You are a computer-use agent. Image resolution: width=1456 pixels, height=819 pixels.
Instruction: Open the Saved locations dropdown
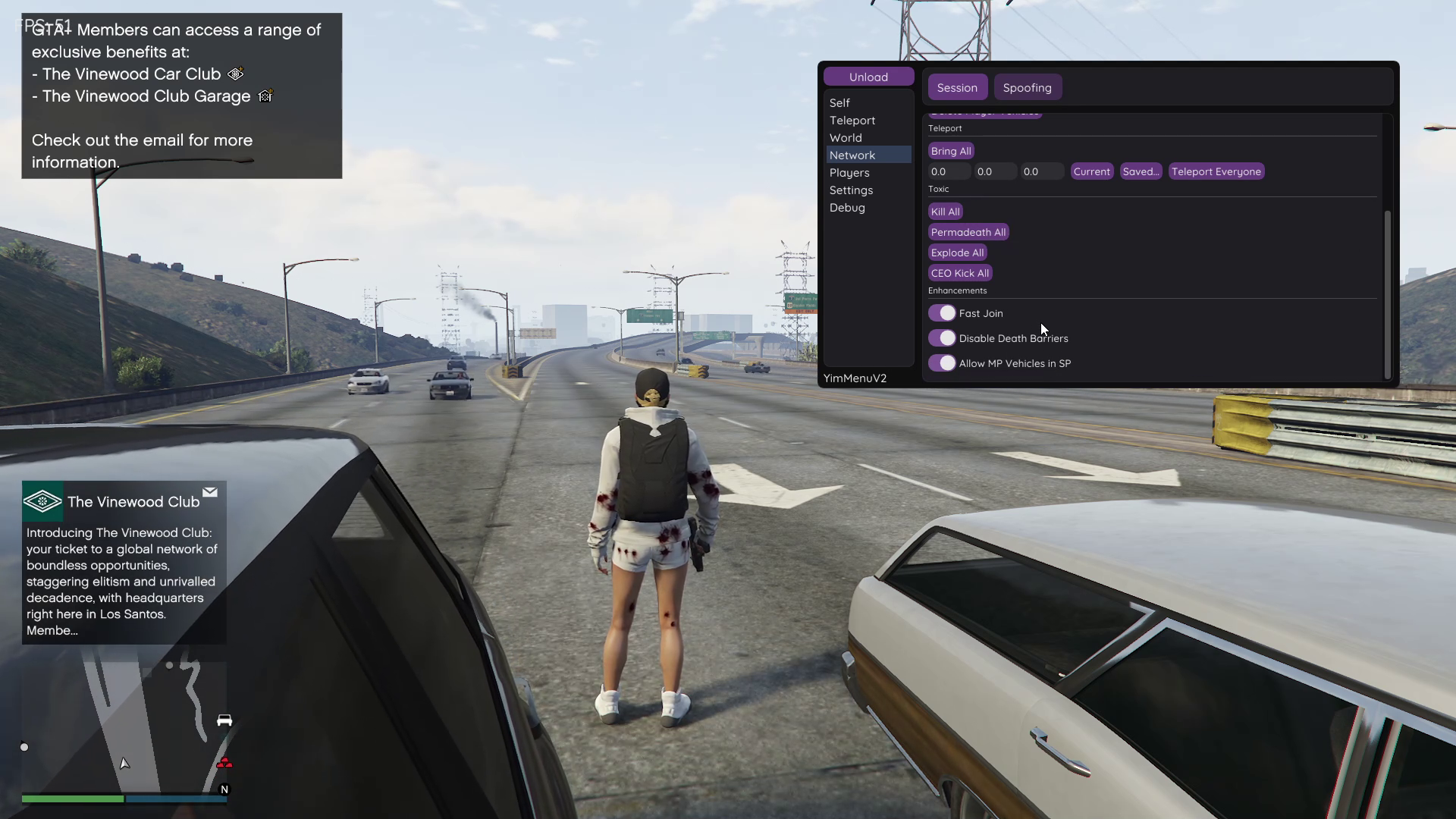(1141, 171)
